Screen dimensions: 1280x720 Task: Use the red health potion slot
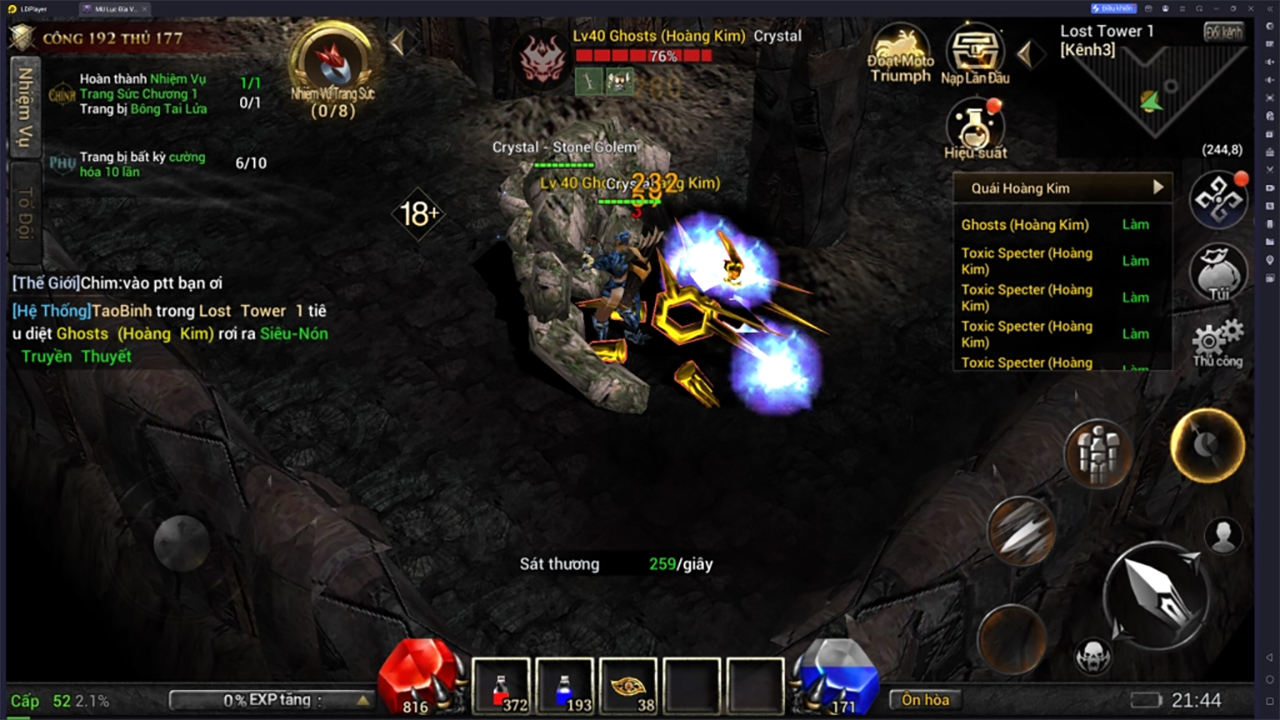pyautogui.click(x=501, y=686)
